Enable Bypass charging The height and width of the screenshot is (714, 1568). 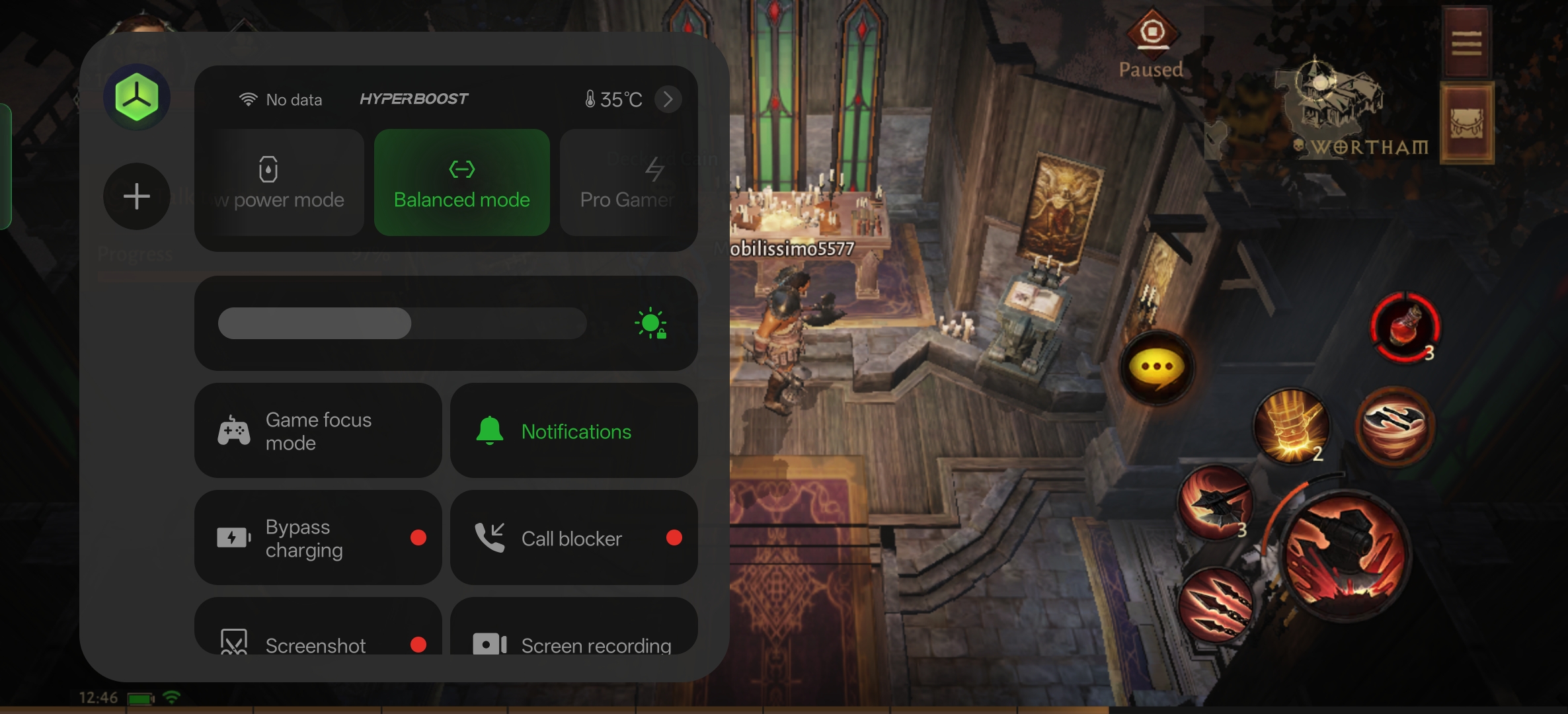318,538
